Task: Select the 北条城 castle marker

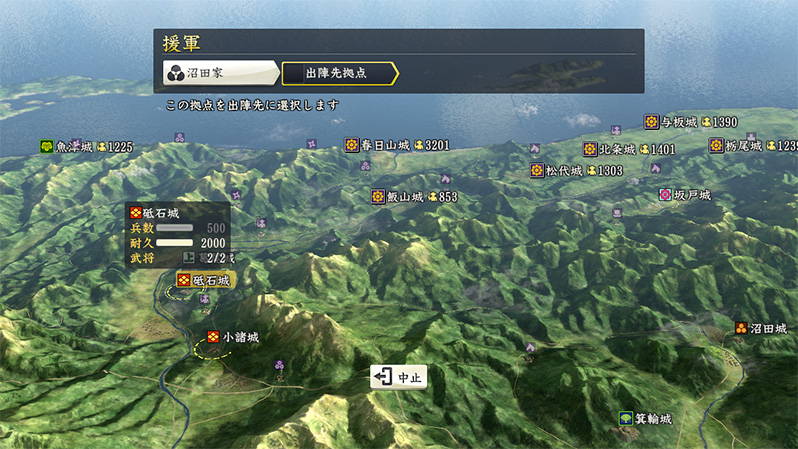Action: [591, 150]
